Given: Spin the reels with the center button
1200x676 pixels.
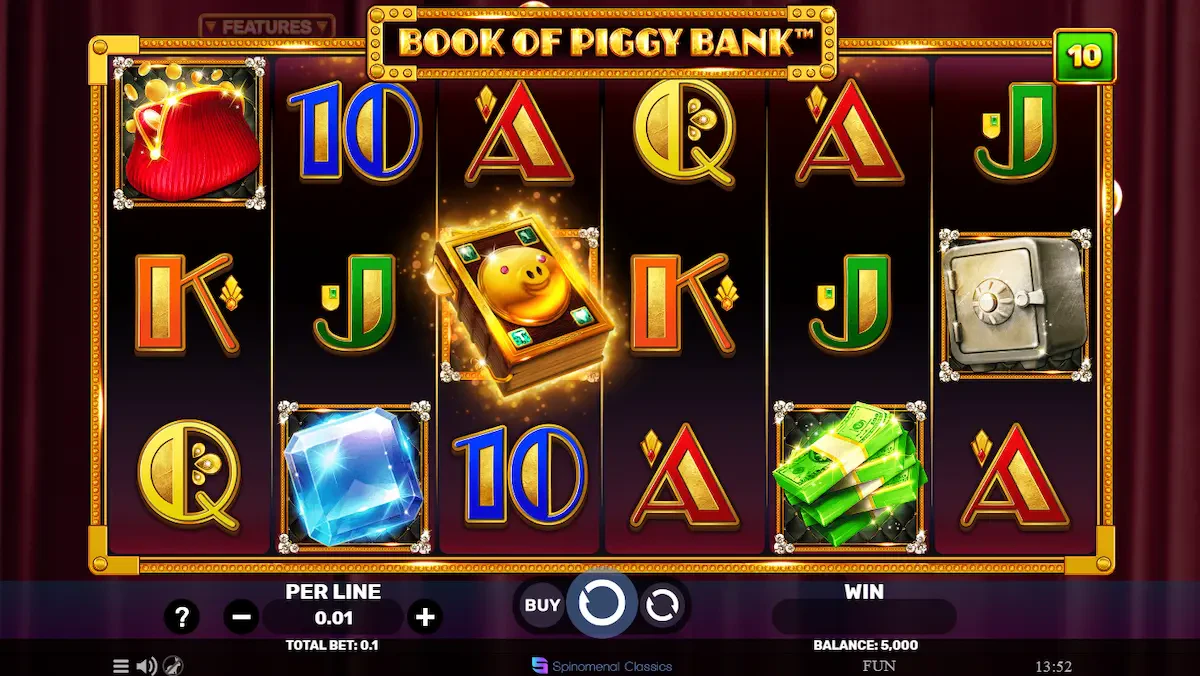Looking at the screenshot, I should (602, 603).
